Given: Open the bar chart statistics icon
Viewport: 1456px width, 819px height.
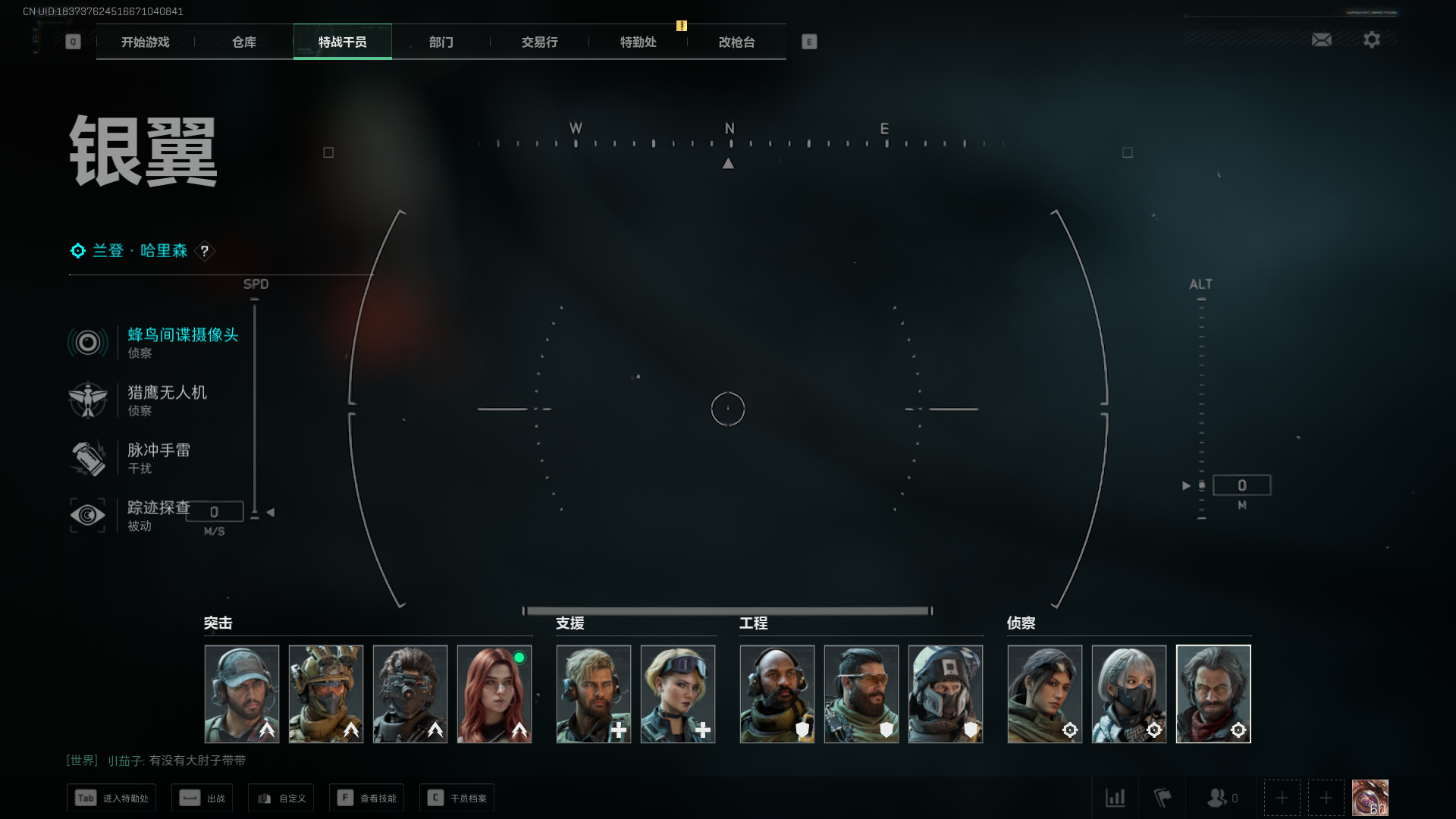Looking at the screenshot, I should [1116, 798].
